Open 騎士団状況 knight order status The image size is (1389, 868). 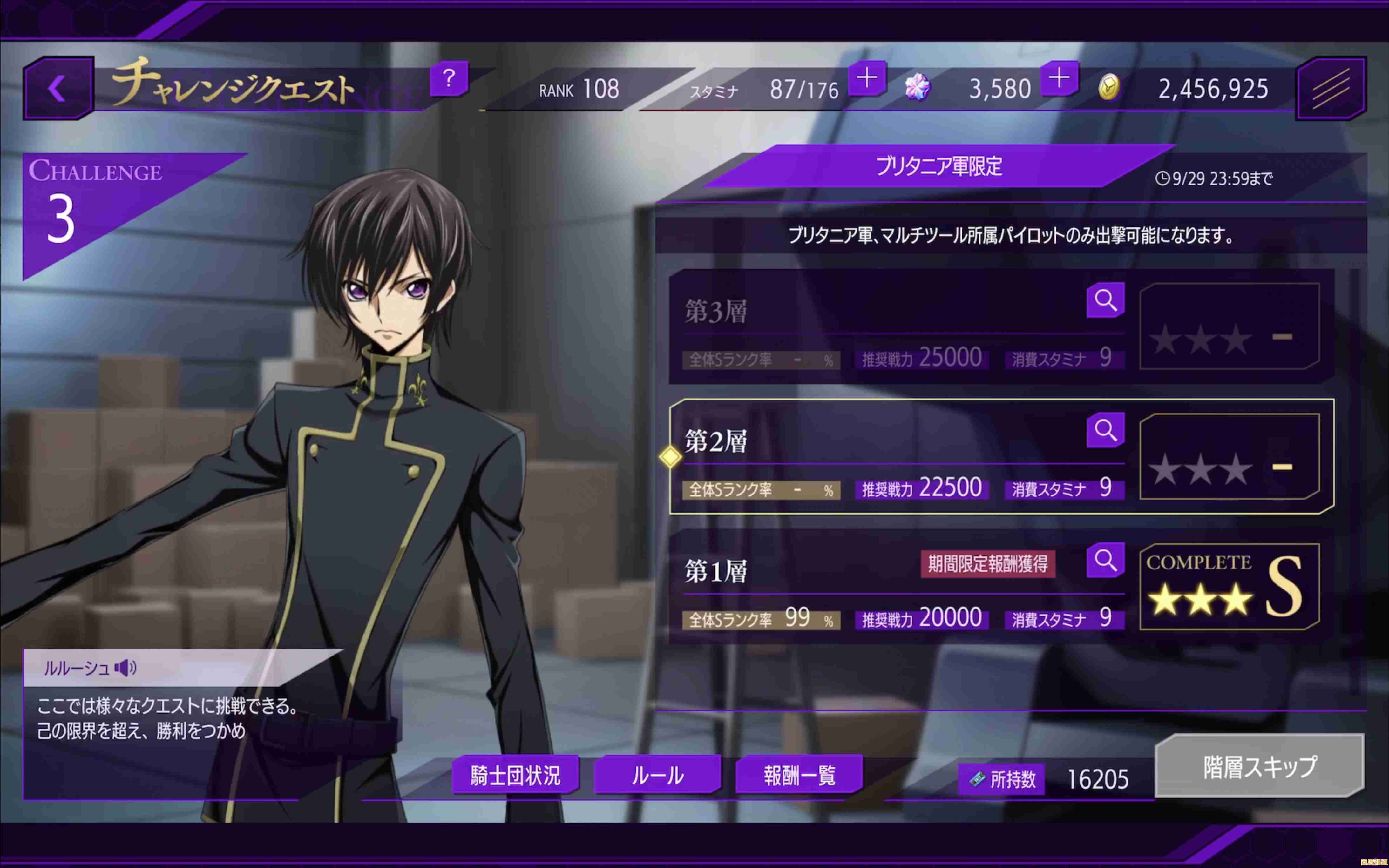[x=515, y=775]
